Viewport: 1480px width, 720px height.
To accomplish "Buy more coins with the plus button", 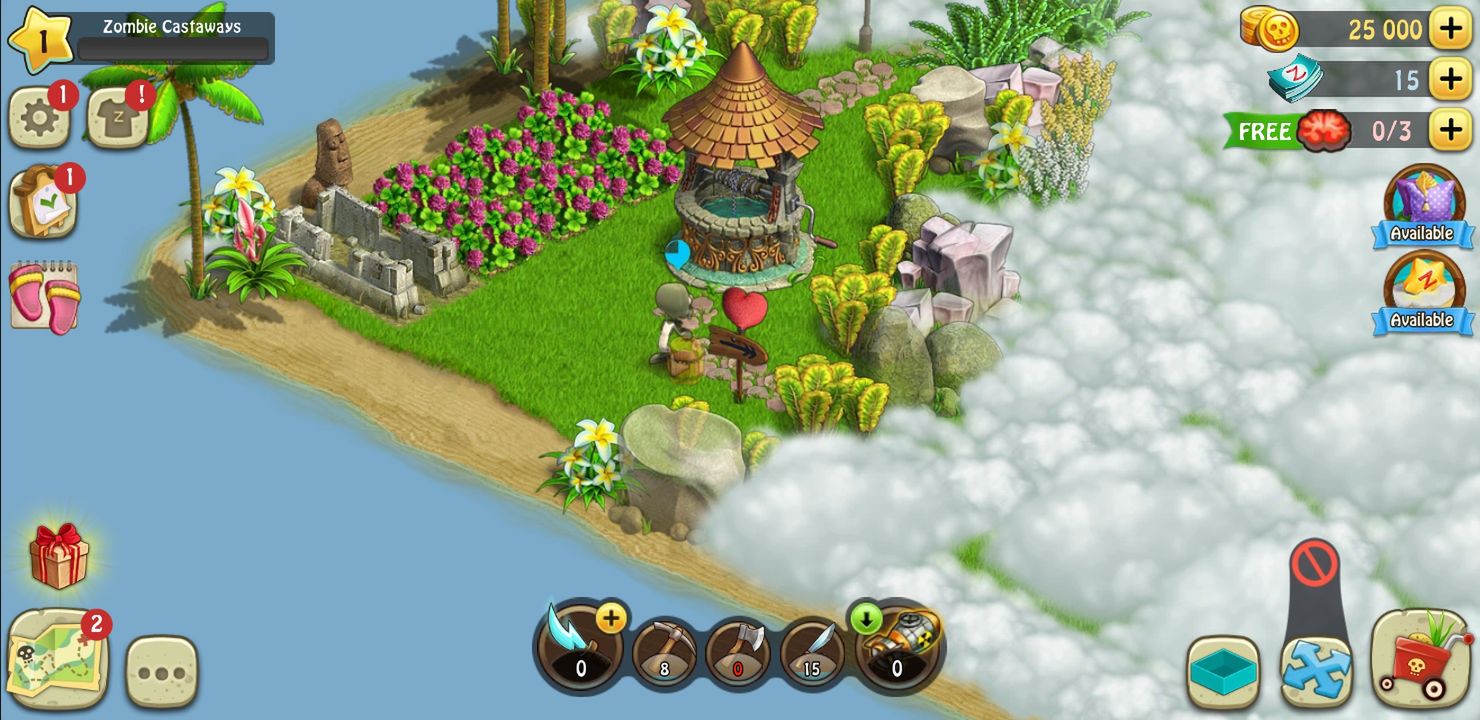I will pos(1449,28).
